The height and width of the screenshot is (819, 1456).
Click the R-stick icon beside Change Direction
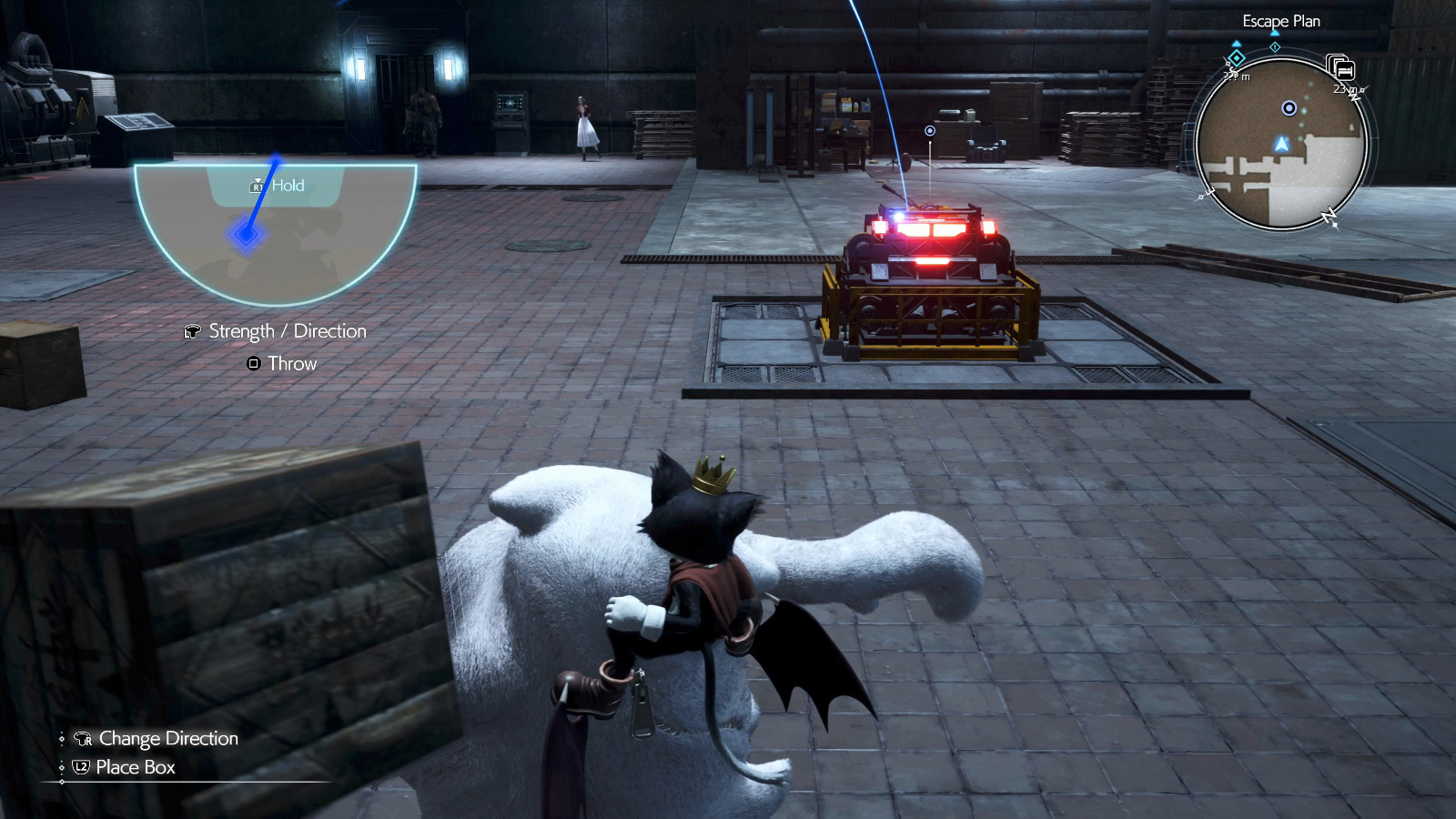[x=82, y=739]
